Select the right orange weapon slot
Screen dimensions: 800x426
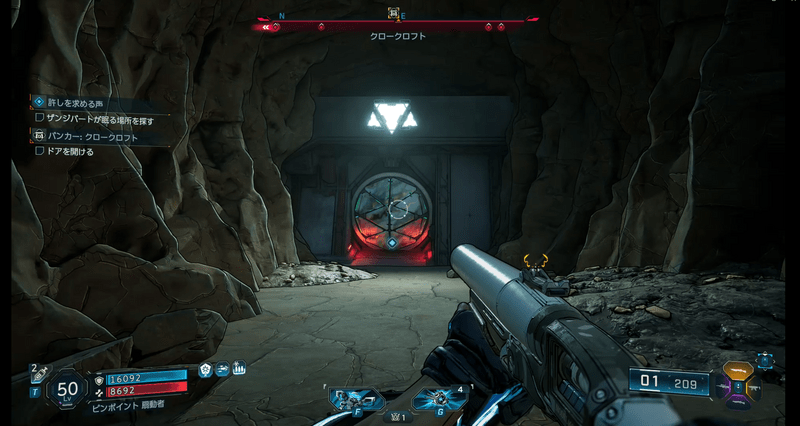pyautogui.click(x=752, y=385)
